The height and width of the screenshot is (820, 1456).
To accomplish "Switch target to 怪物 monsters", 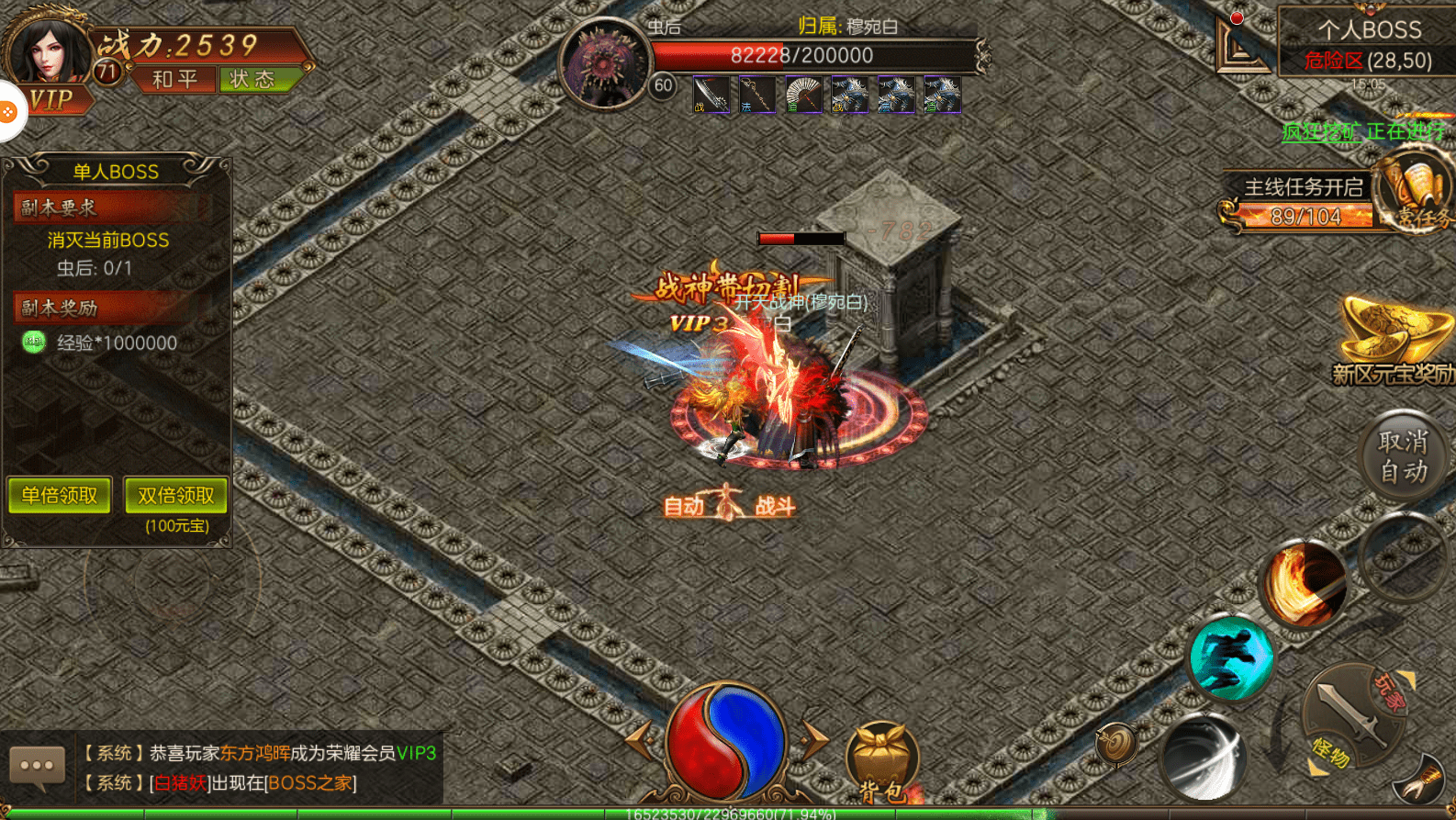I will pos(1328,755).
